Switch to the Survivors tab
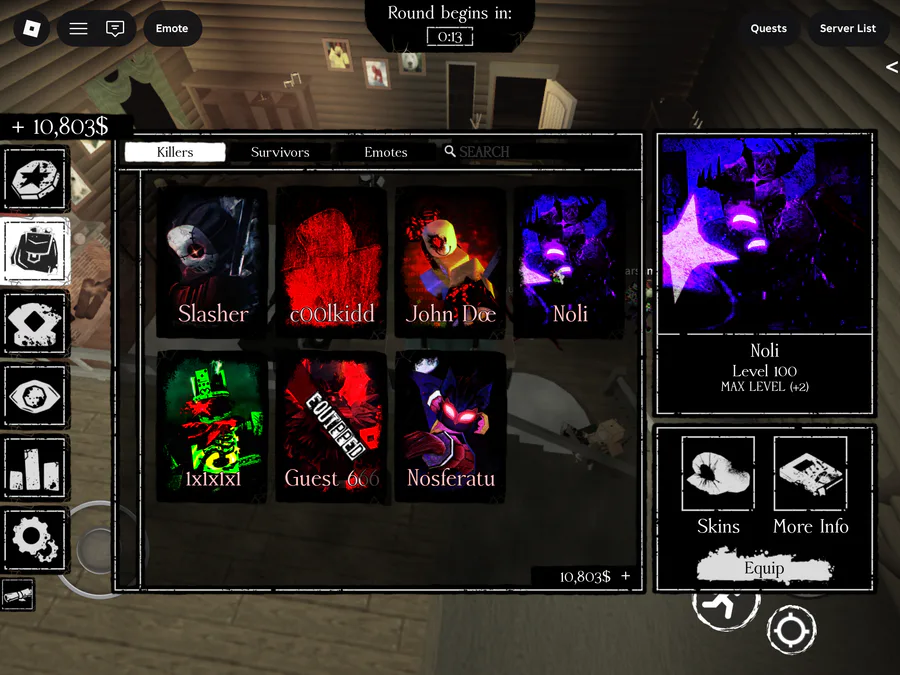 pos(280,152)
